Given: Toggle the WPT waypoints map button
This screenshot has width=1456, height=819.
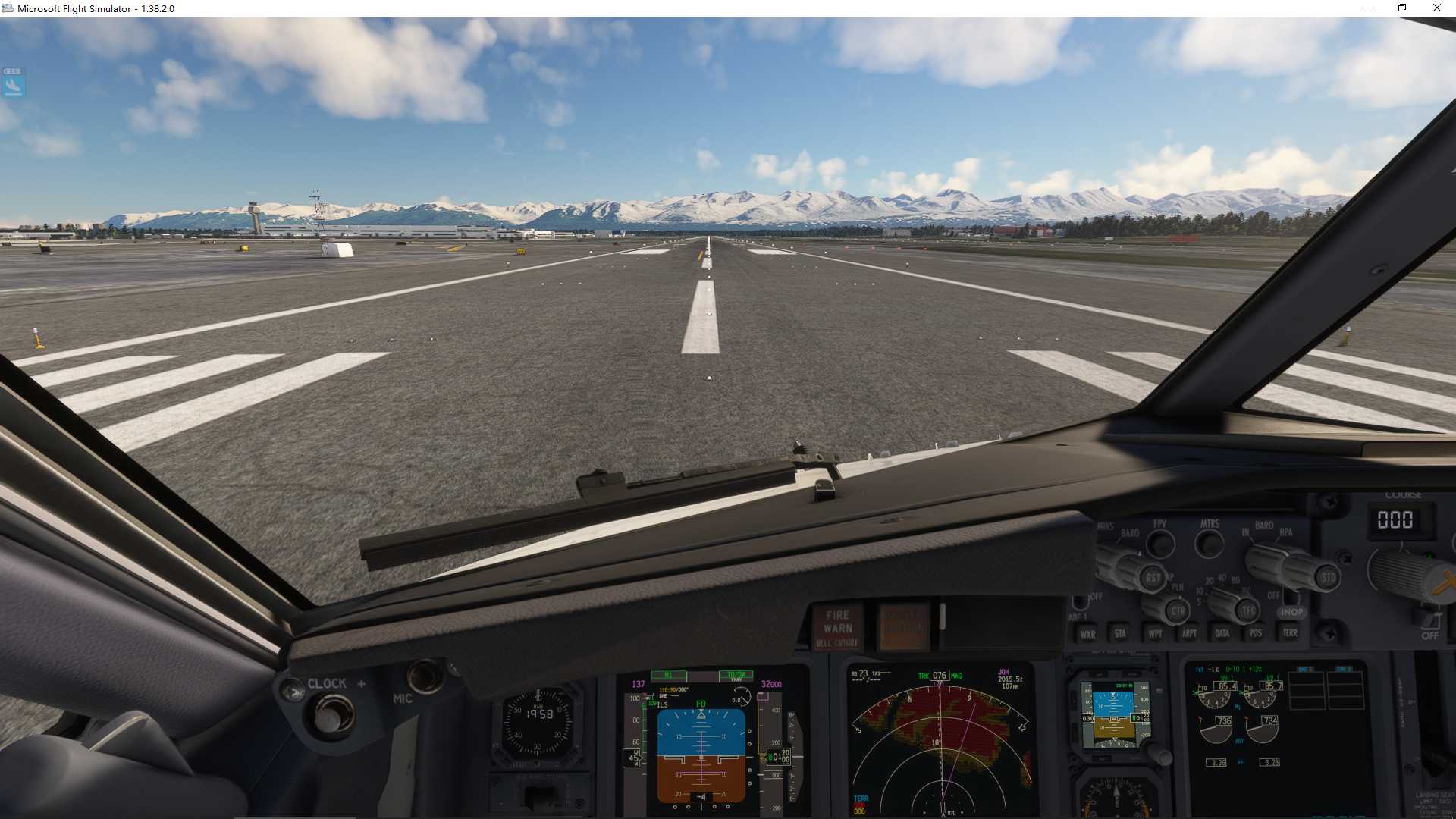Looking at the screenshot, I should pyautogui.click(x=1155, y=634).
